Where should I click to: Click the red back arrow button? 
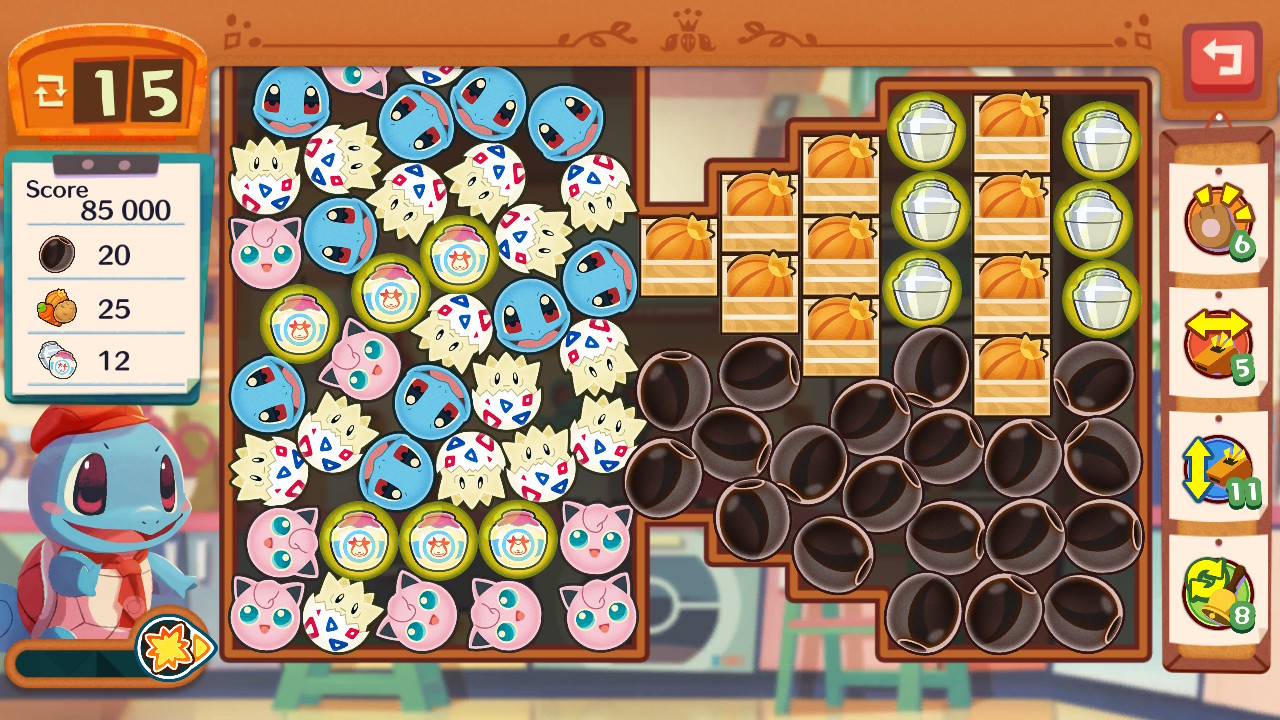[x=1221, y=58]
